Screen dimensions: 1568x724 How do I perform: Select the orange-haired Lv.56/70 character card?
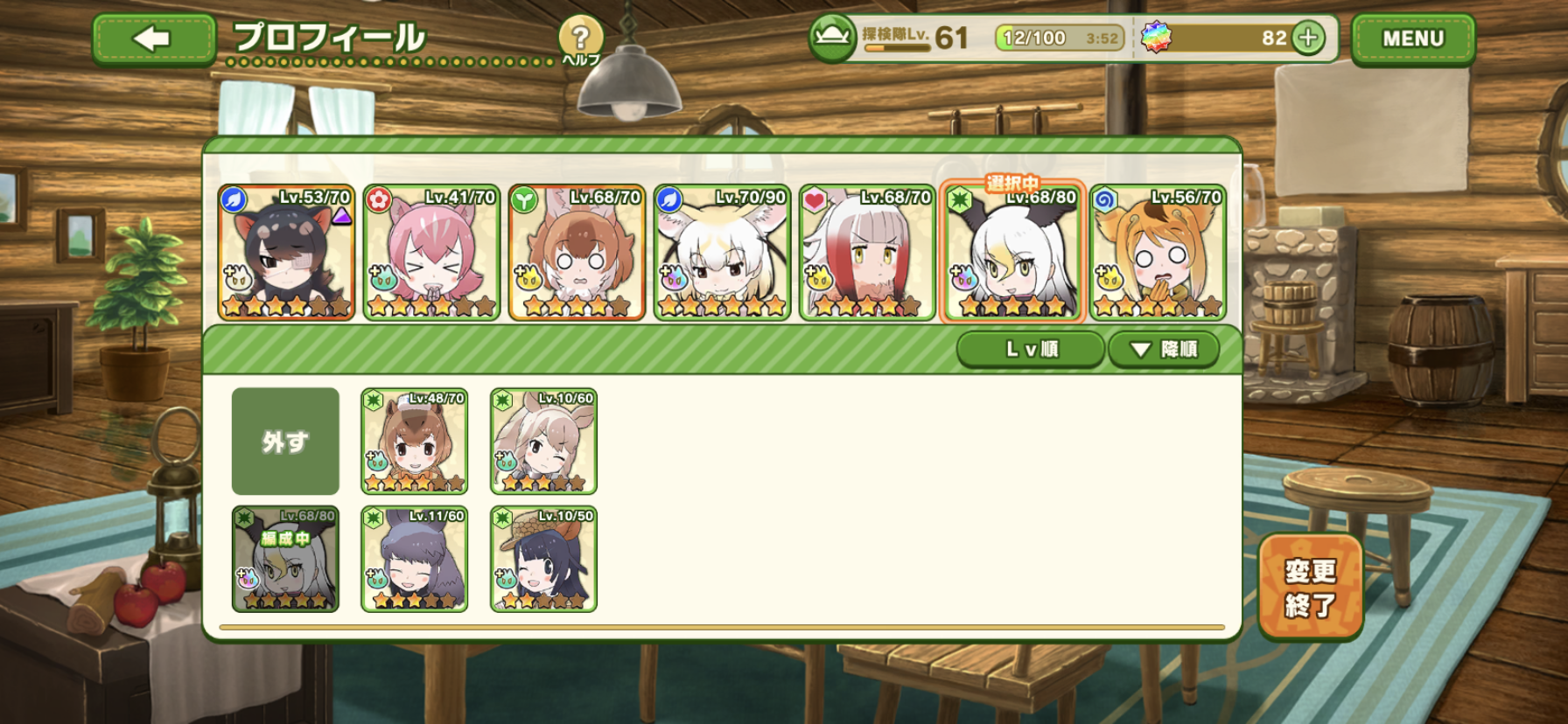(x=1158, y=253)
